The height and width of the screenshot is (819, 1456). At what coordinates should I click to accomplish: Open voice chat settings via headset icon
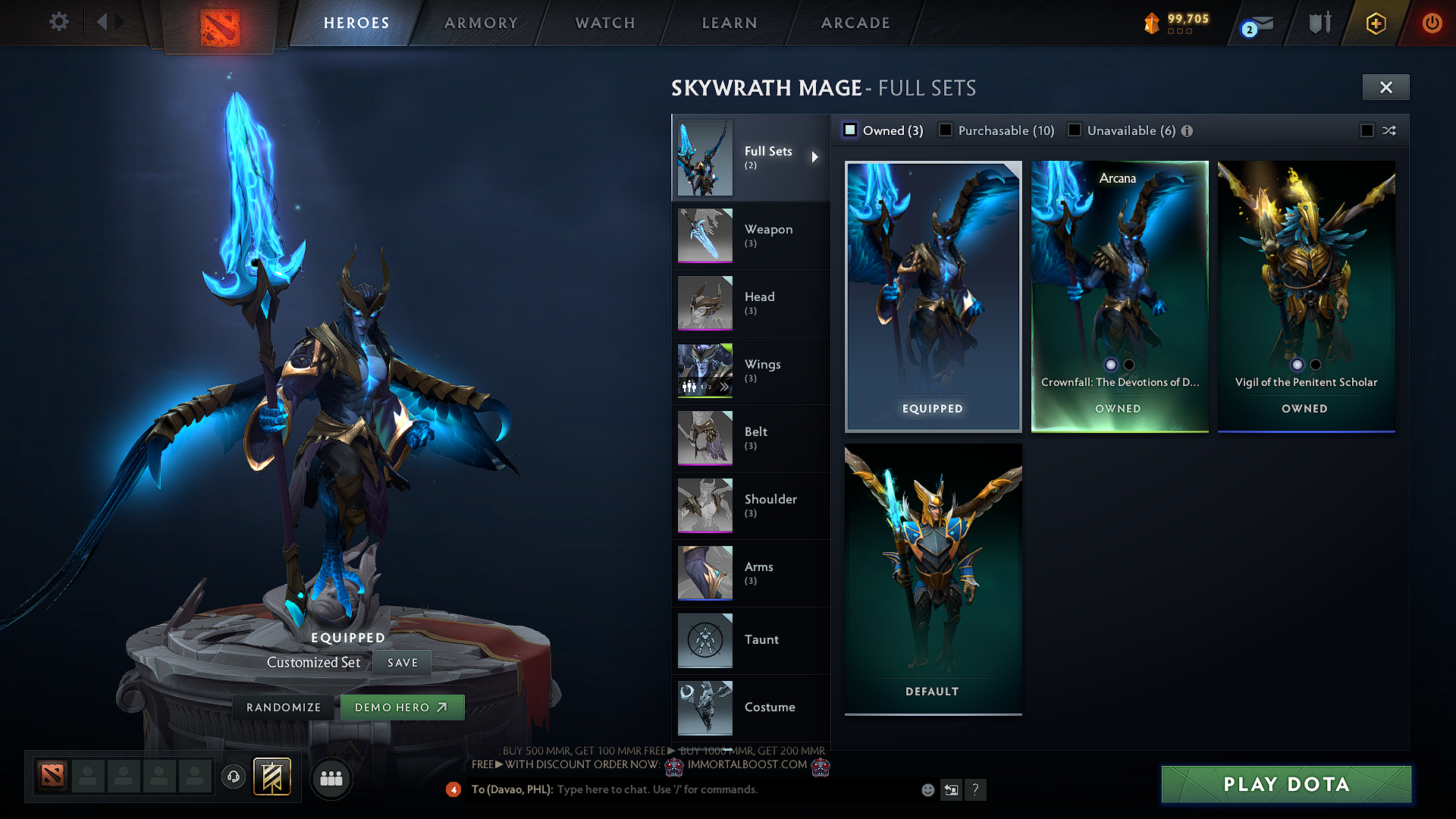pyautogui.click(x=233, y=777)
